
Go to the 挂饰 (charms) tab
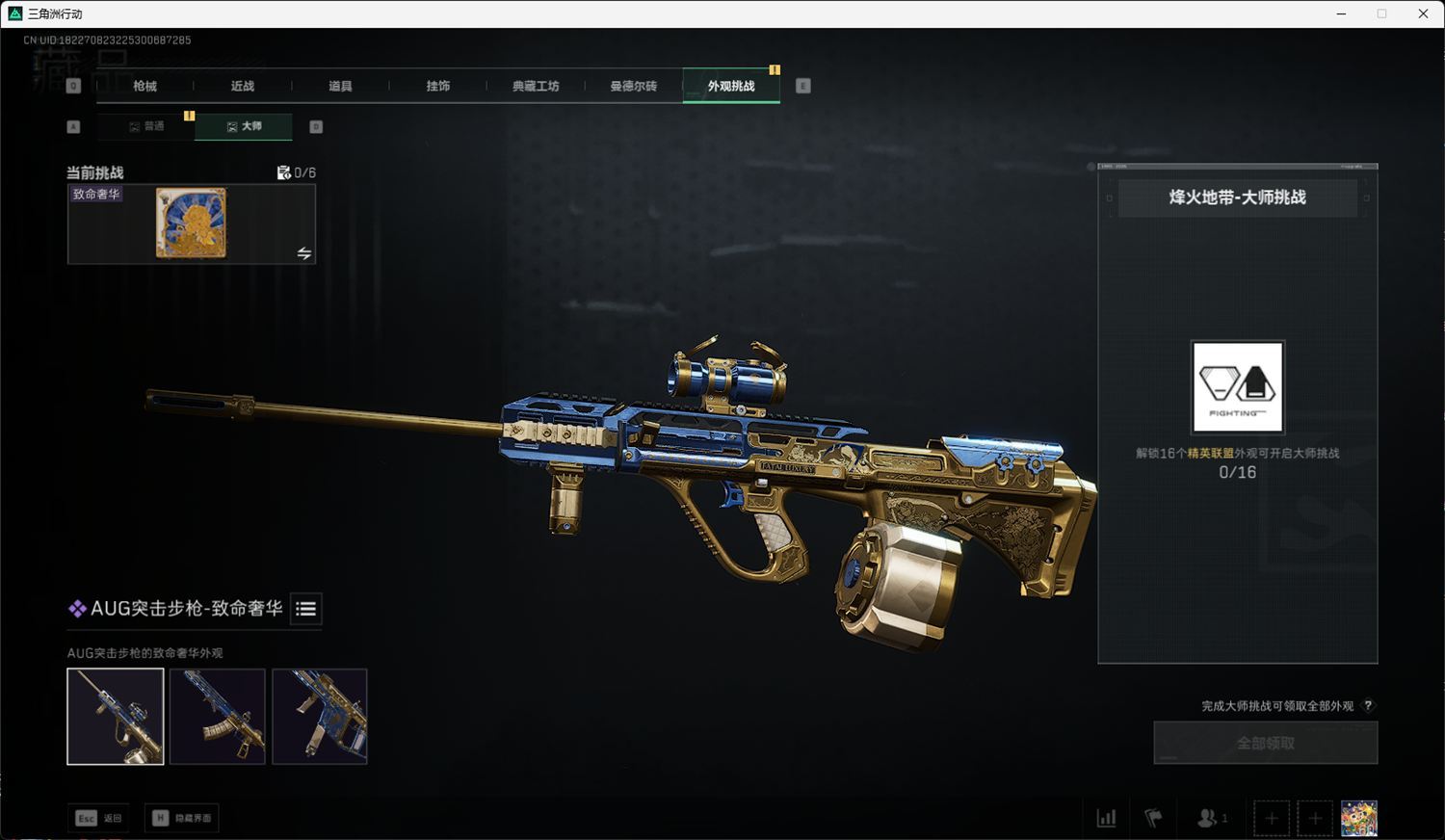438,86
